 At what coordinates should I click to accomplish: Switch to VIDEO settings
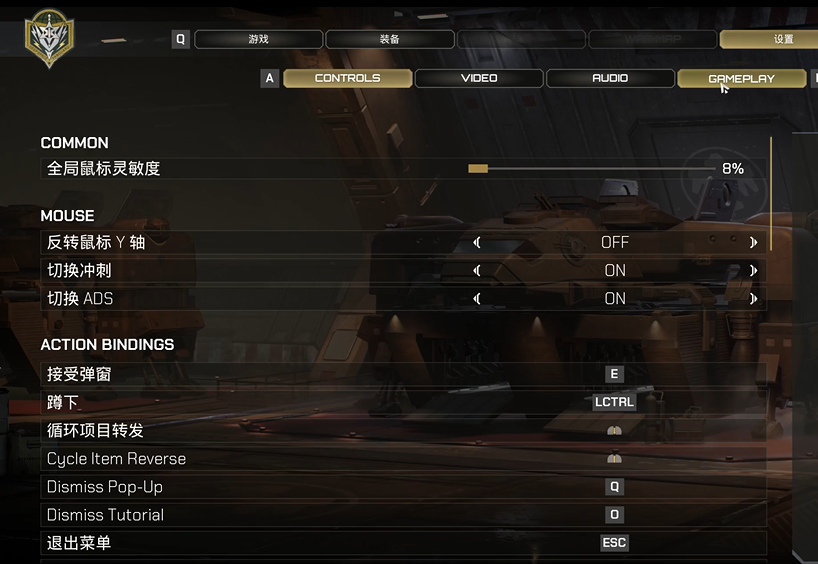[479, 78]
